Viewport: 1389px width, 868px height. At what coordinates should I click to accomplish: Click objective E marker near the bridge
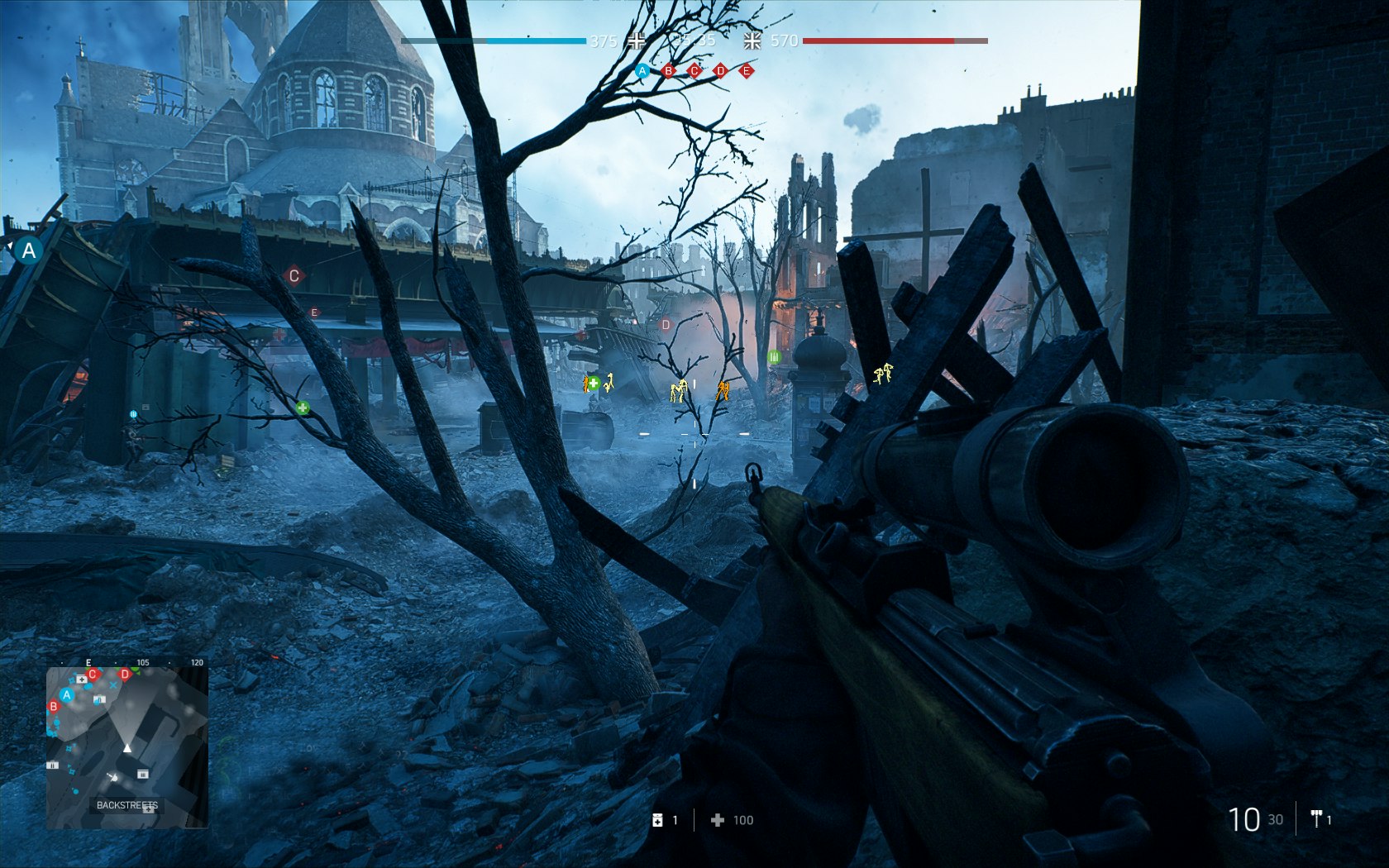314,311
